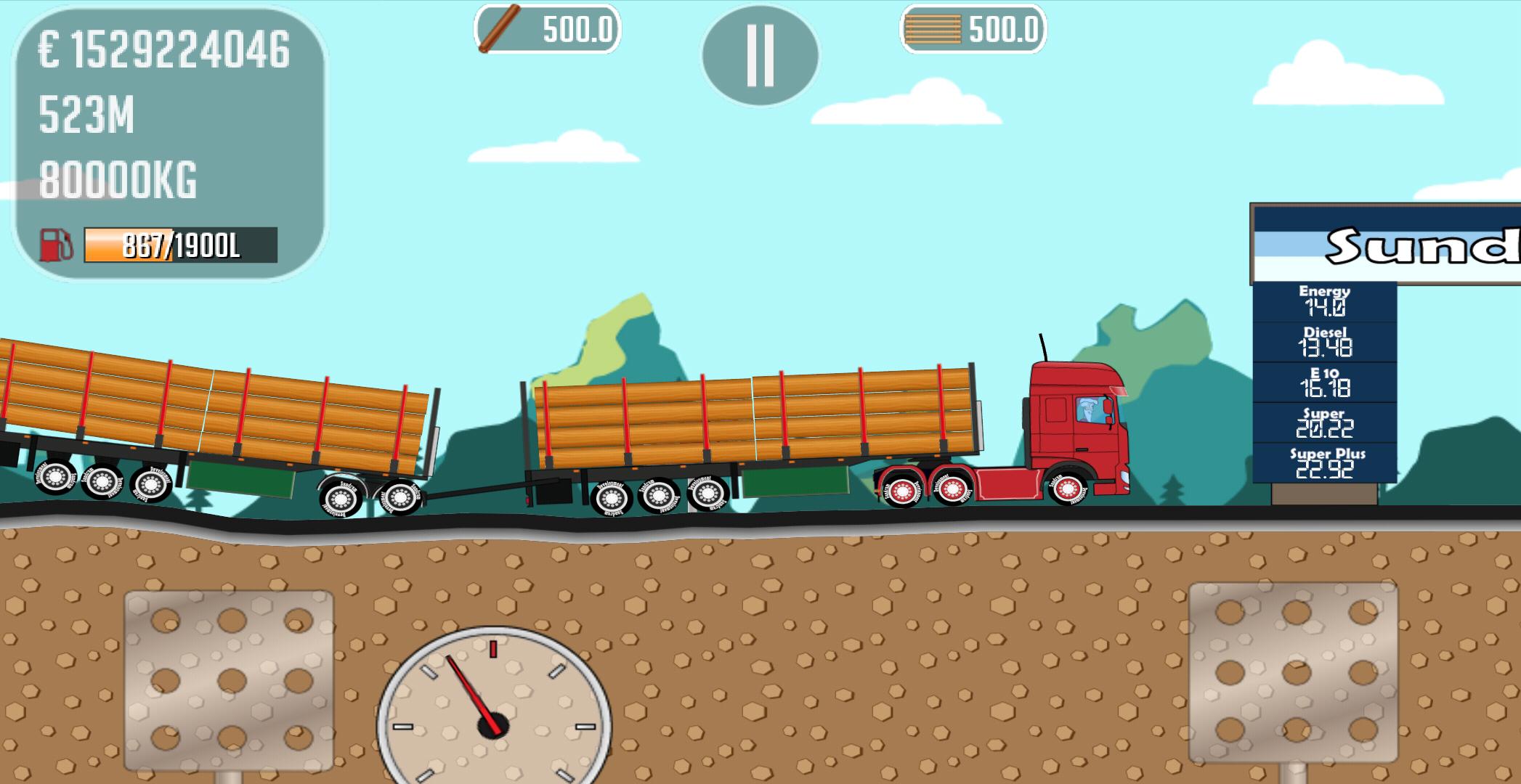The image size is (1521, 784).
Task: Click the 80000KG weight readout
Action: point(120,178)
